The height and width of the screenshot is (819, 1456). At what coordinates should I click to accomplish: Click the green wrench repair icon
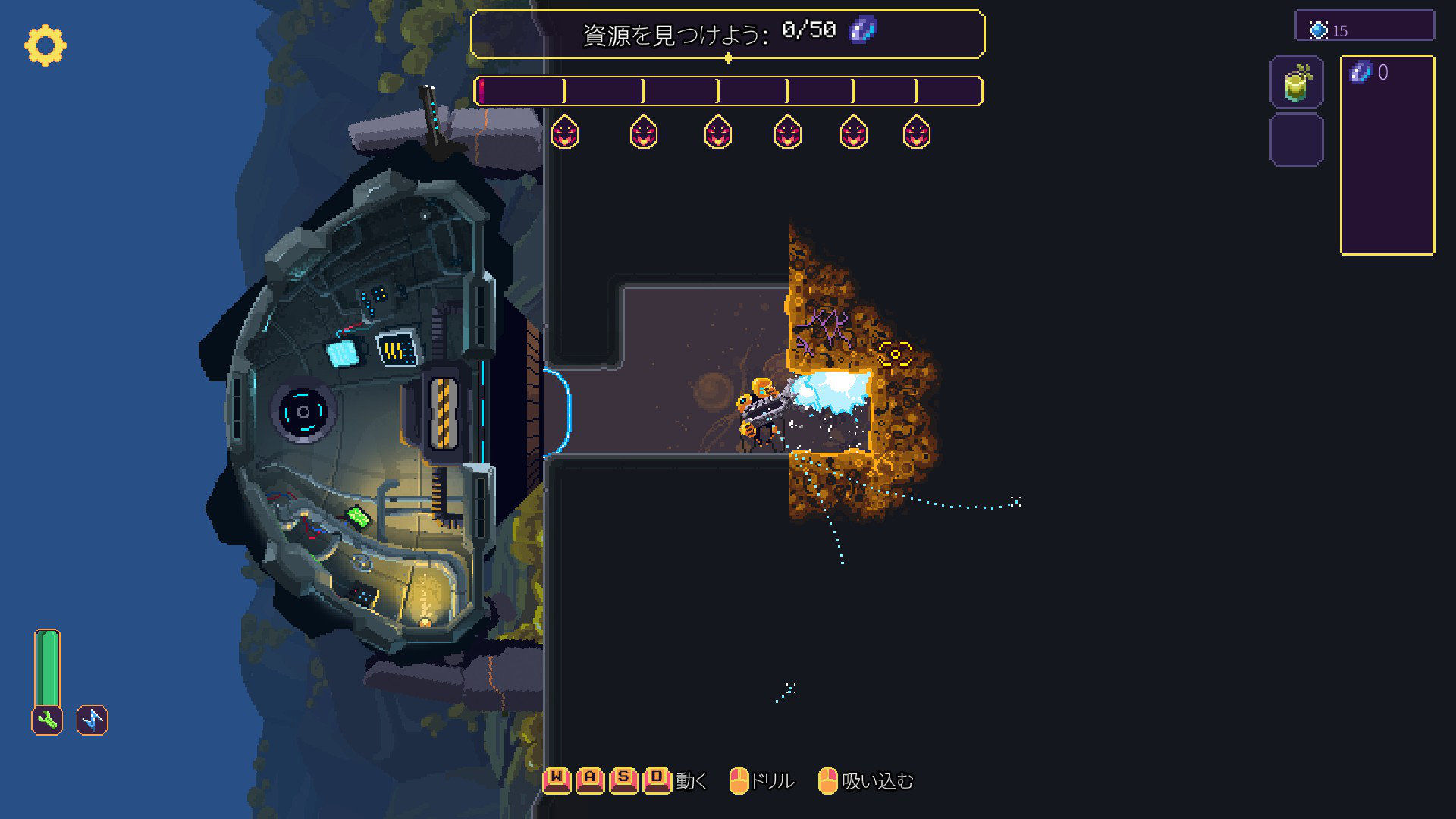pos(47,720)
